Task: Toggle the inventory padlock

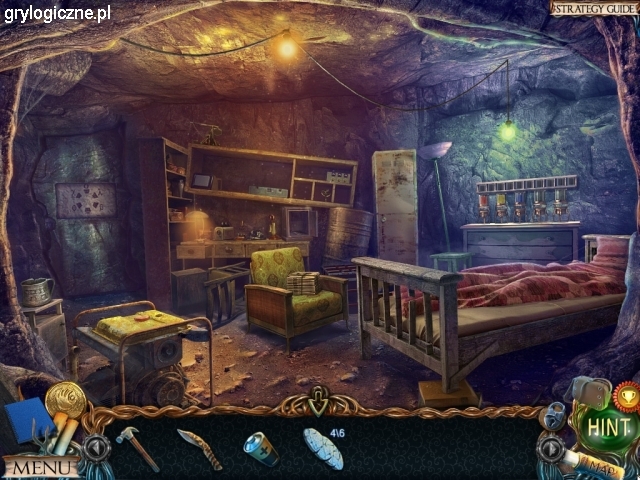Action: pyautogui.click(x=555, y=414)
